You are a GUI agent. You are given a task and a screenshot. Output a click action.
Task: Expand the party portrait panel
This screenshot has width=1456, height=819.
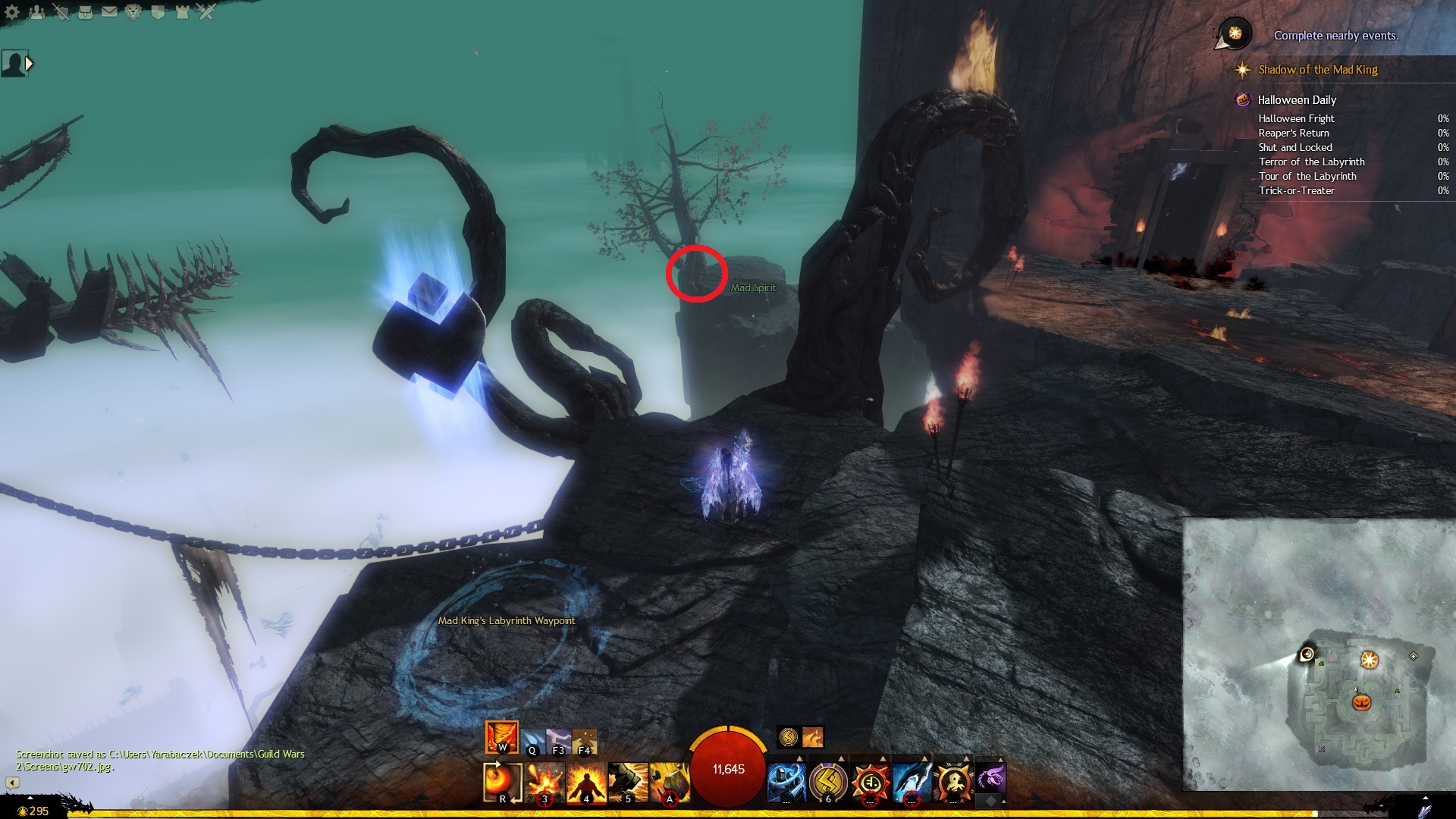[x=30, y=64]
